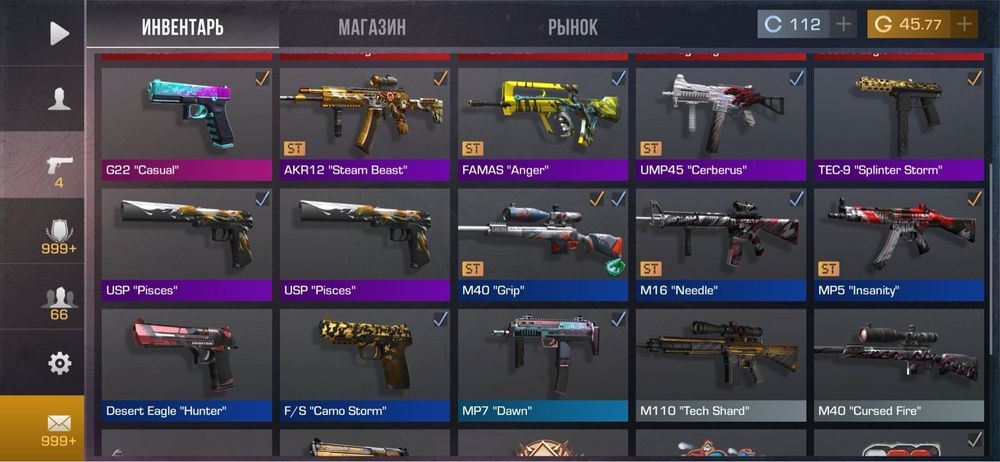Select the Инвентарь tab
This screenshot has height=462, width=1000.
182,27
